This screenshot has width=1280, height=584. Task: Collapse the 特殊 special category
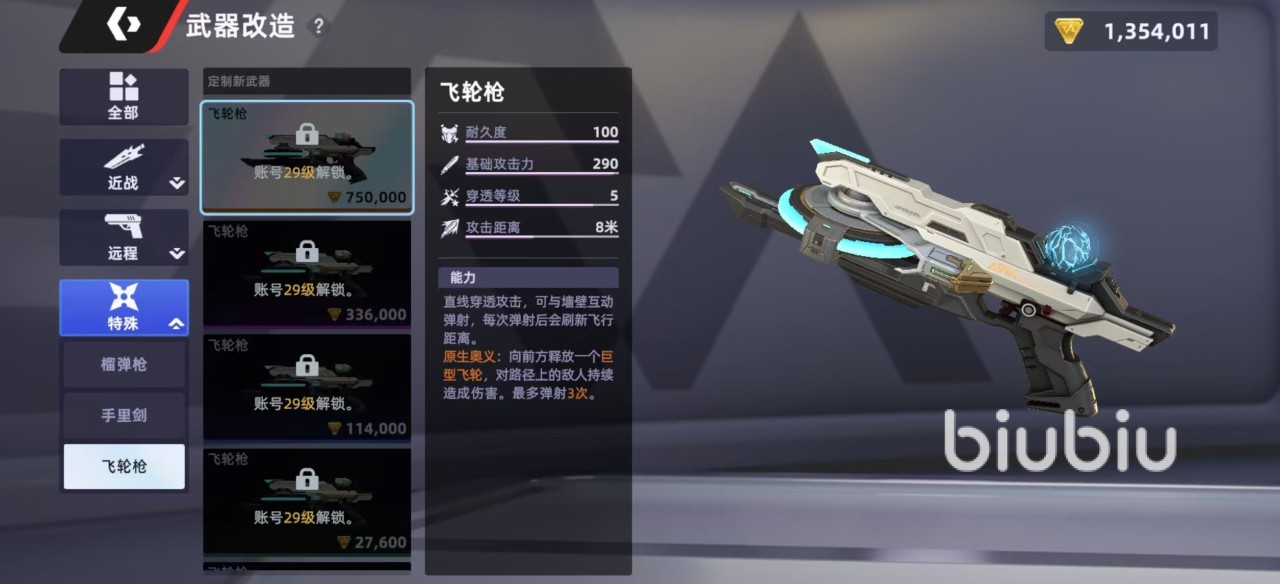point(123,307)
